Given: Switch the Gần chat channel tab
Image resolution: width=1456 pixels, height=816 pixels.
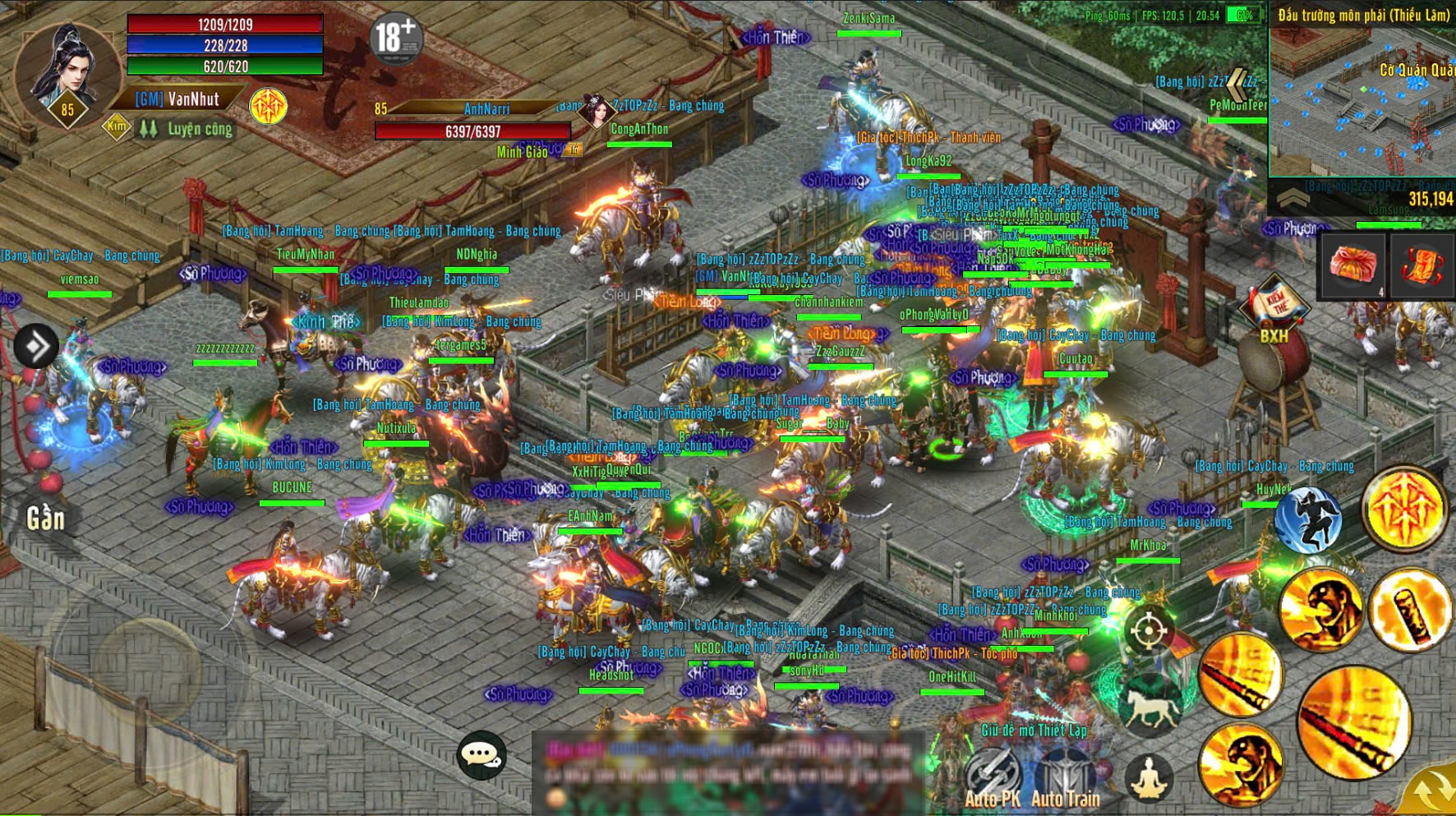Looking at the screenshot, I should click(45, 519).
